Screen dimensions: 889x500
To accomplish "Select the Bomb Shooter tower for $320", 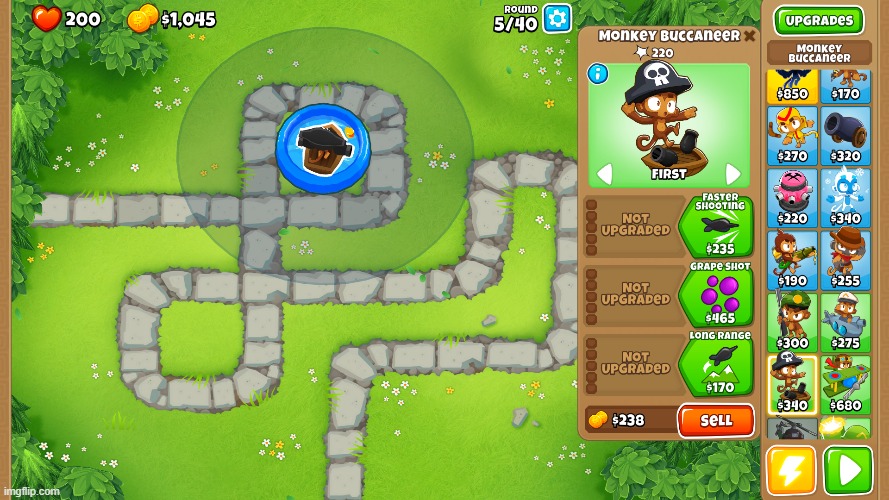I will click(x=845, y=135).
